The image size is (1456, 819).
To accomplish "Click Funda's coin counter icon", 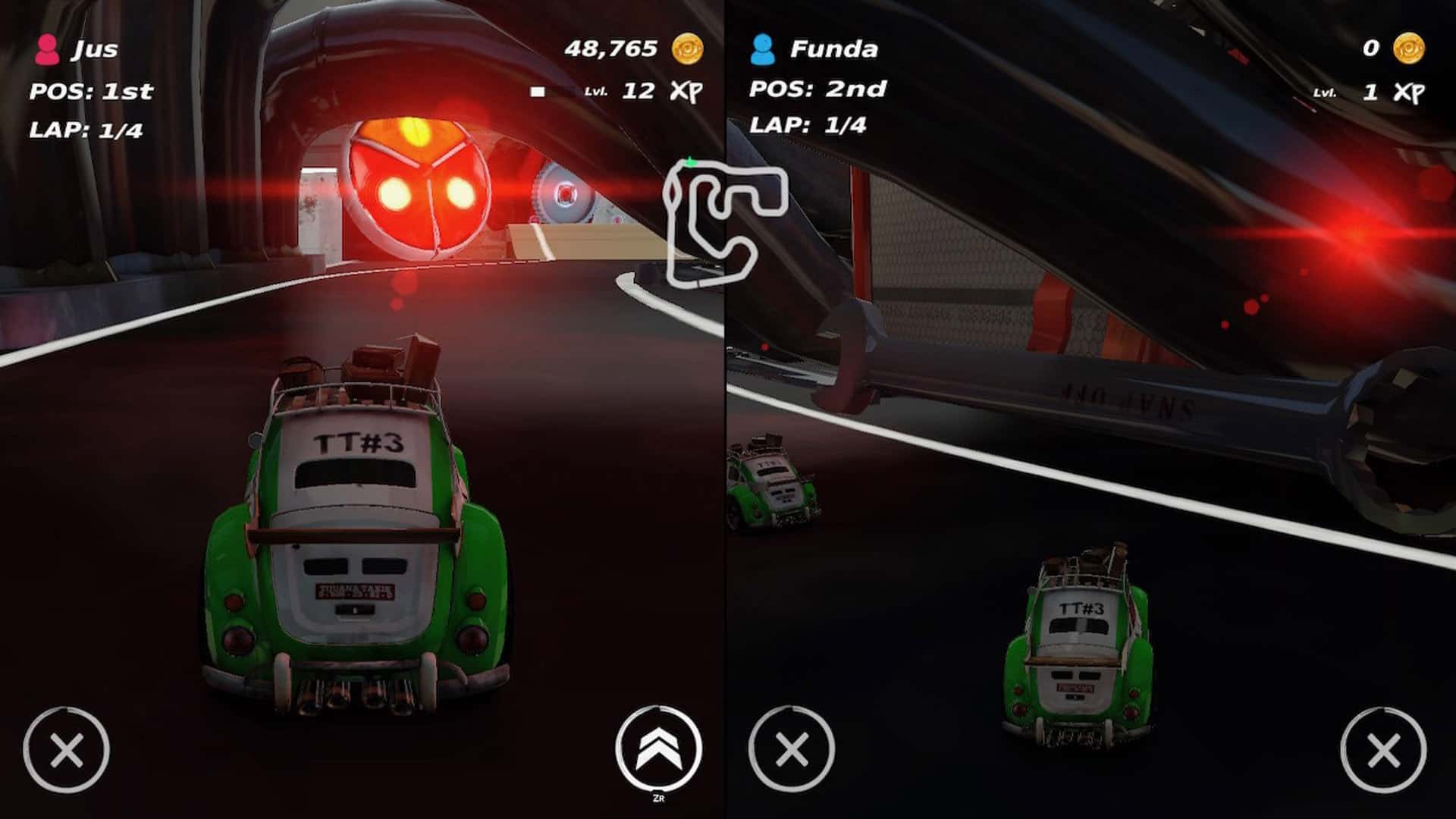I will [1407, 48].
